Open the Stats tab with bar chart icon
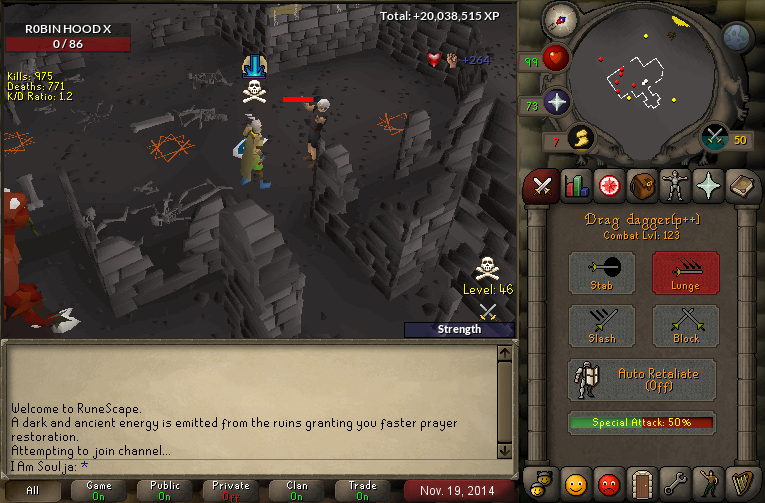 pos(575,186)
